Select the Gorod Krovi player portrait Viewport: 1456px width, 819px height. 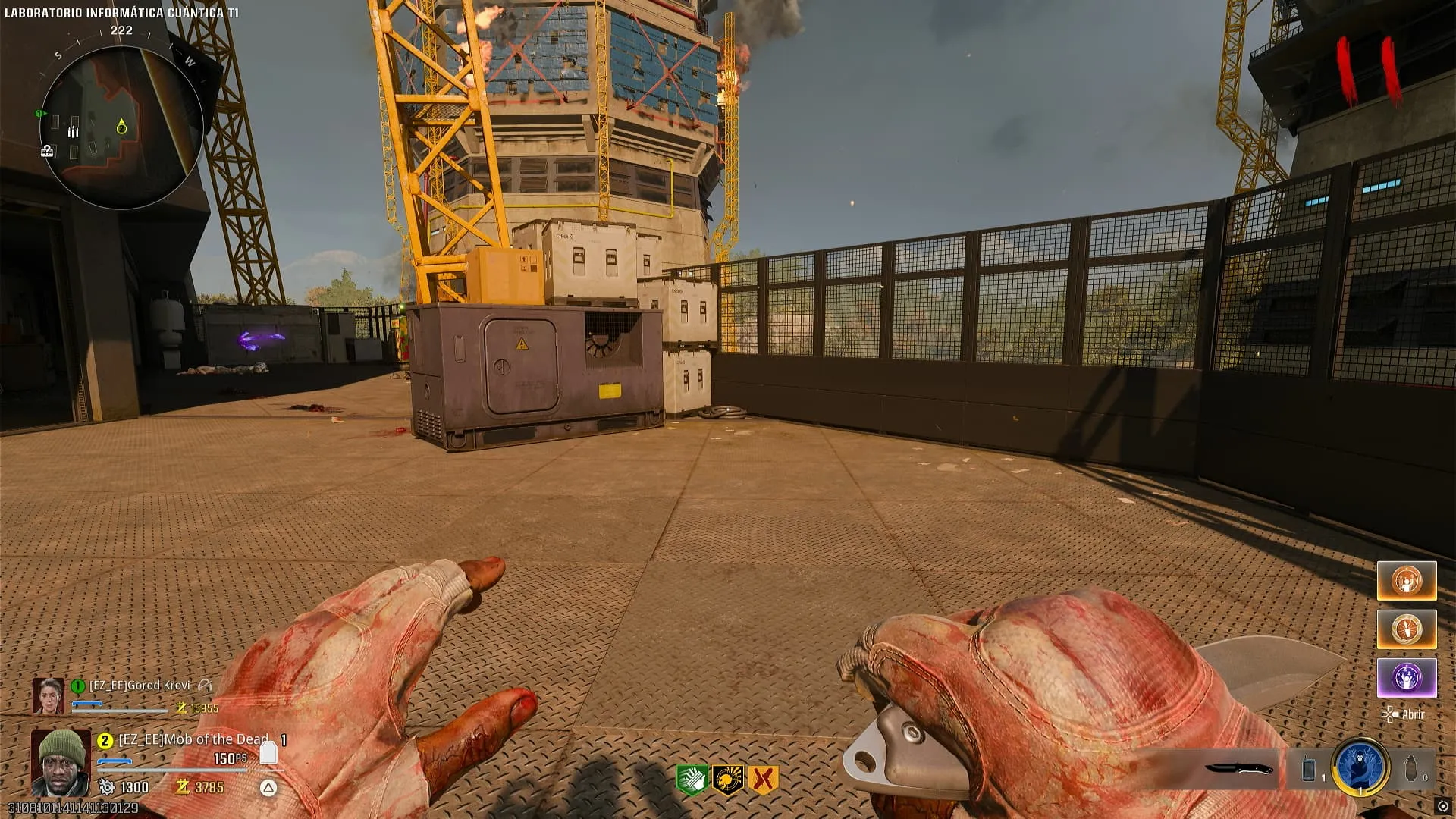pos(48,696)
